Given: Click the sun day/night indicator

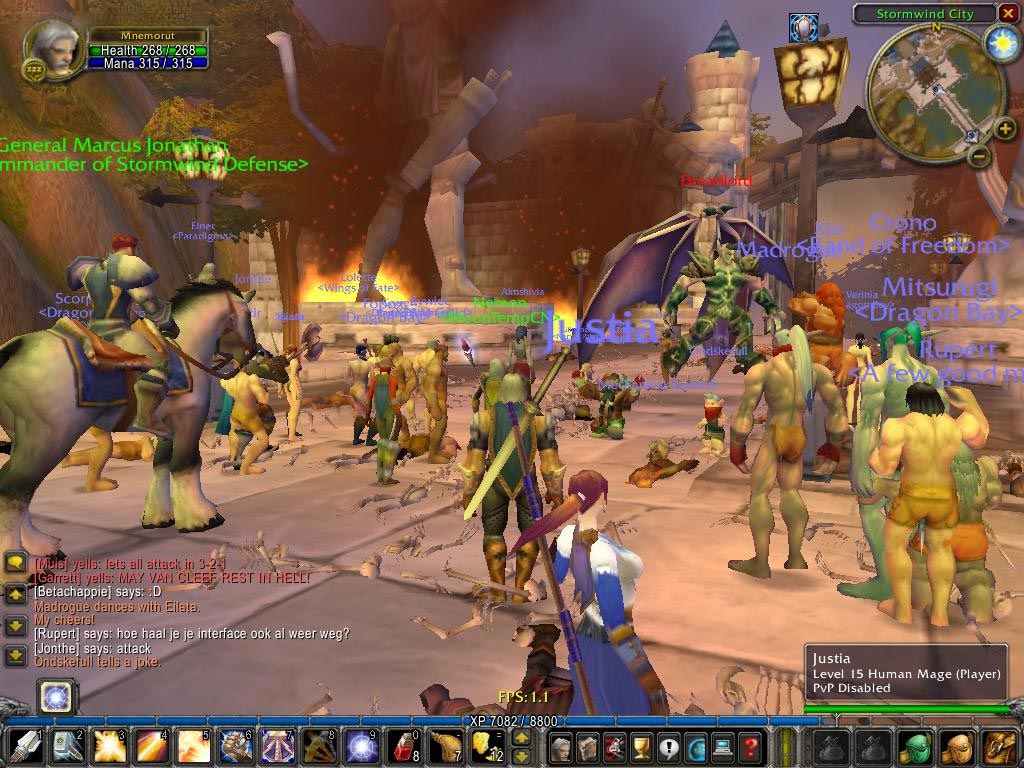Looking at the screenshot, I should pyautogui.click(x=1001, y=43).
